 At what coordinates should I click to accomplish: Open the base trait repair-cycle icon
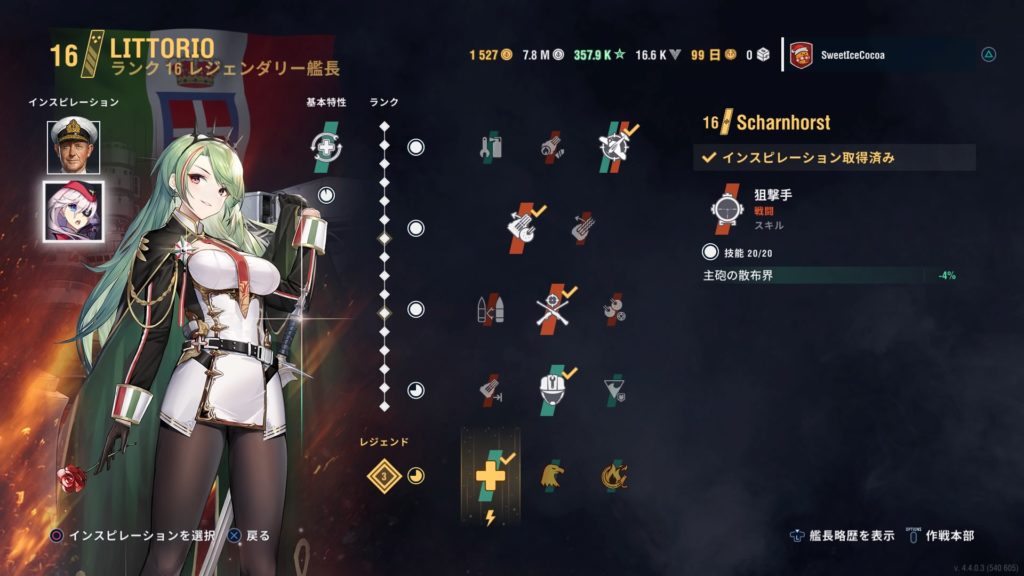click(331, 147)
